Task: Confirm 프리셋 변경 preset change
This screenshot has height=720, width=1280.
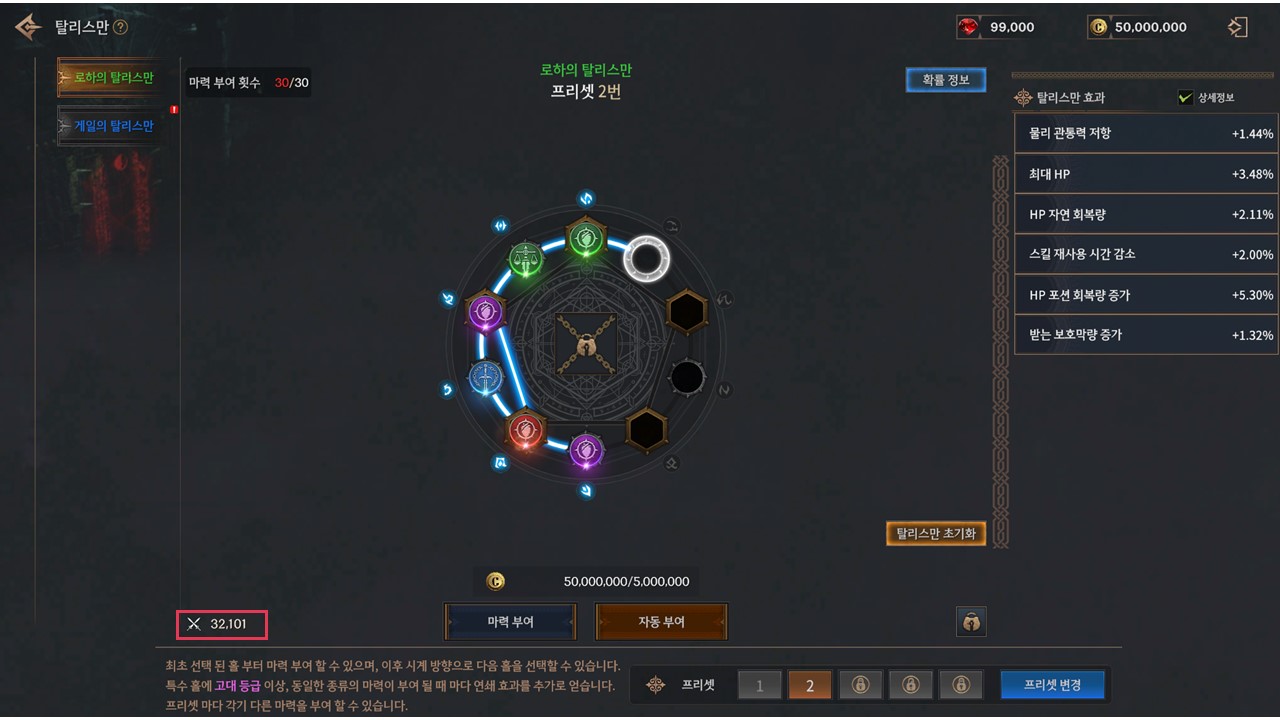Action: [1054, 685]
